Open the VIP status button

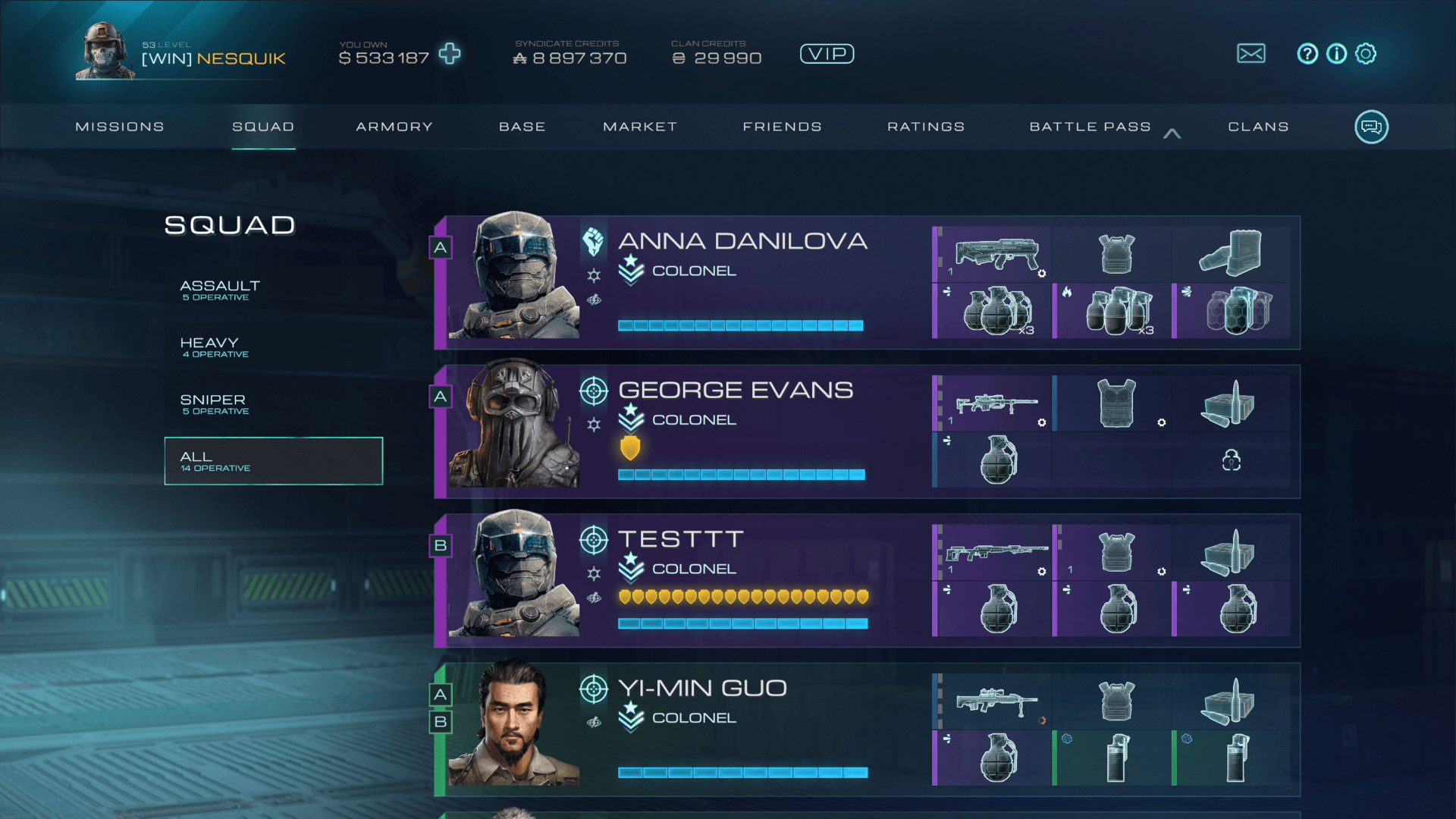pyautogui.click(x=827, y=54)
